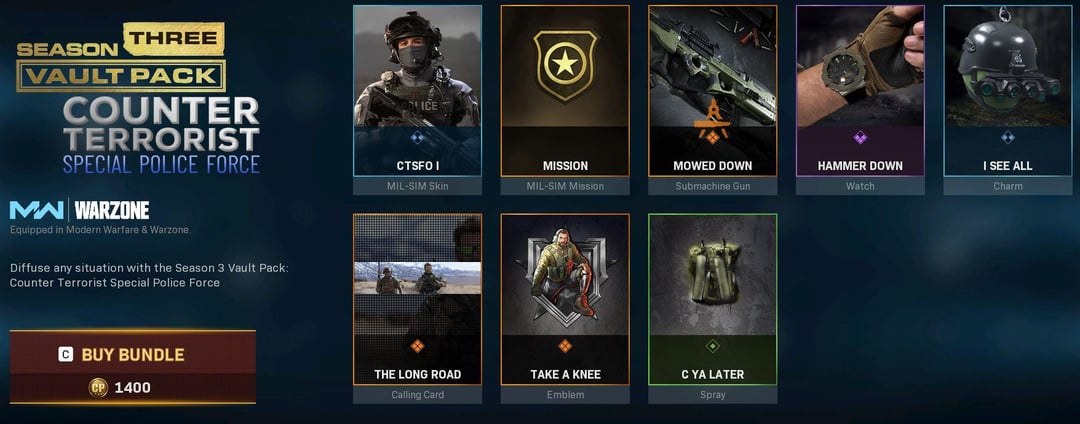Buy the bundle for 1400 CP

pyautogui.click(x=132, y=366)
